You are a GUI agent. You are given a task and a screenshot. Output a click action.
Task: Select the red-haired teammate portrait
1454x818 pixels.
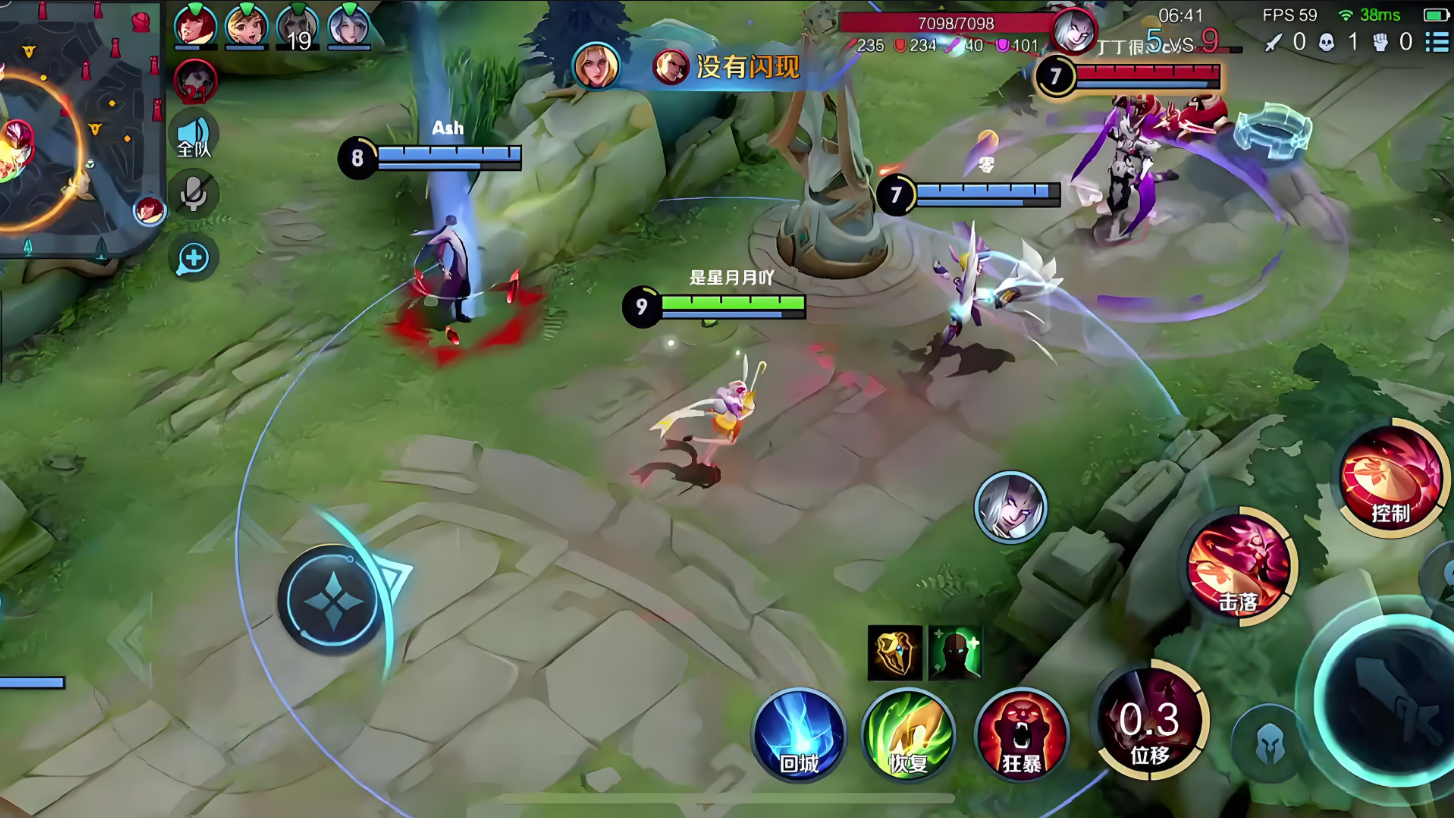pyautogui.click(x=195, y=26)
